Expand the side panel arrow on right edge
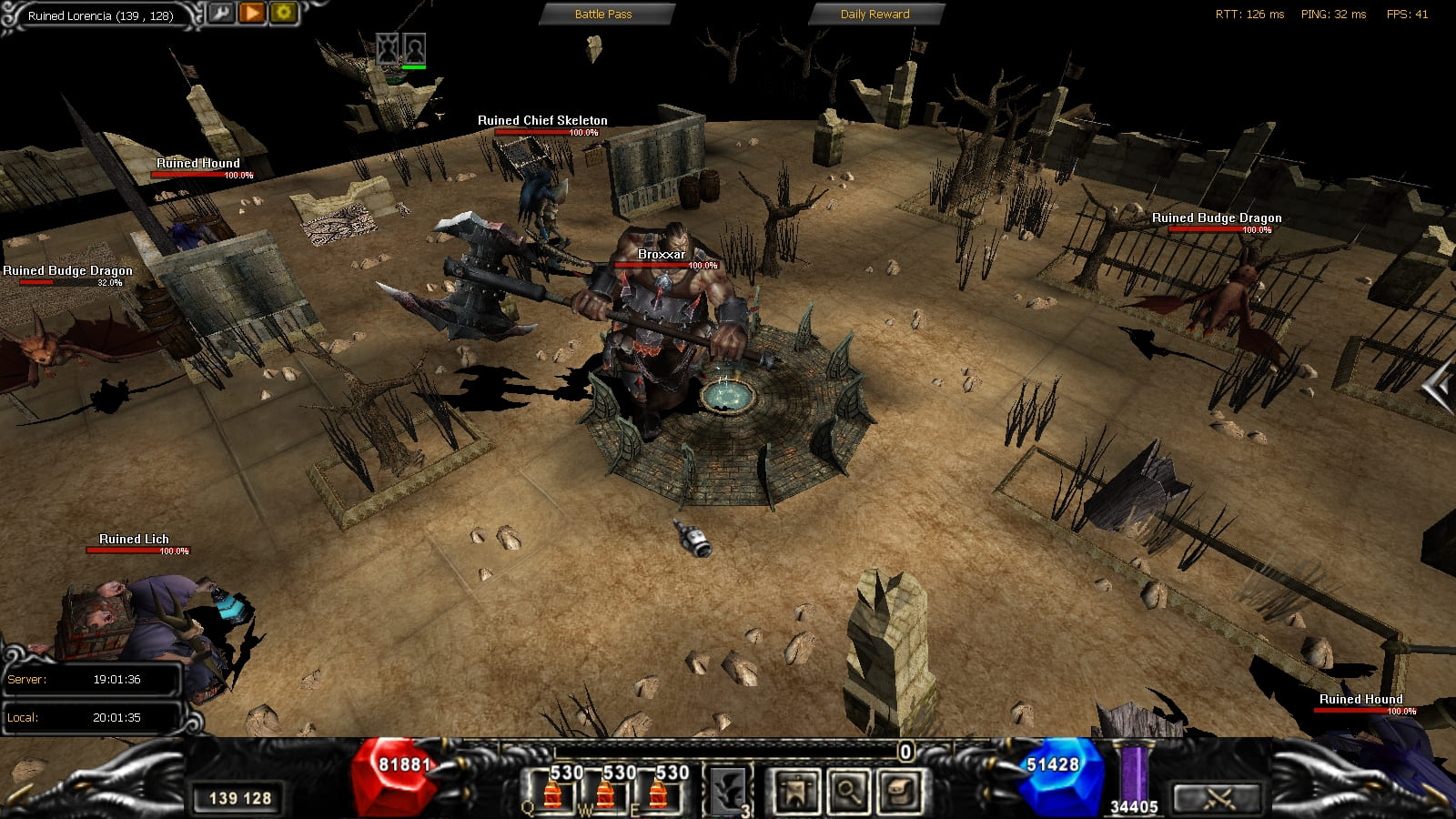 click(x=1439, y=388)
